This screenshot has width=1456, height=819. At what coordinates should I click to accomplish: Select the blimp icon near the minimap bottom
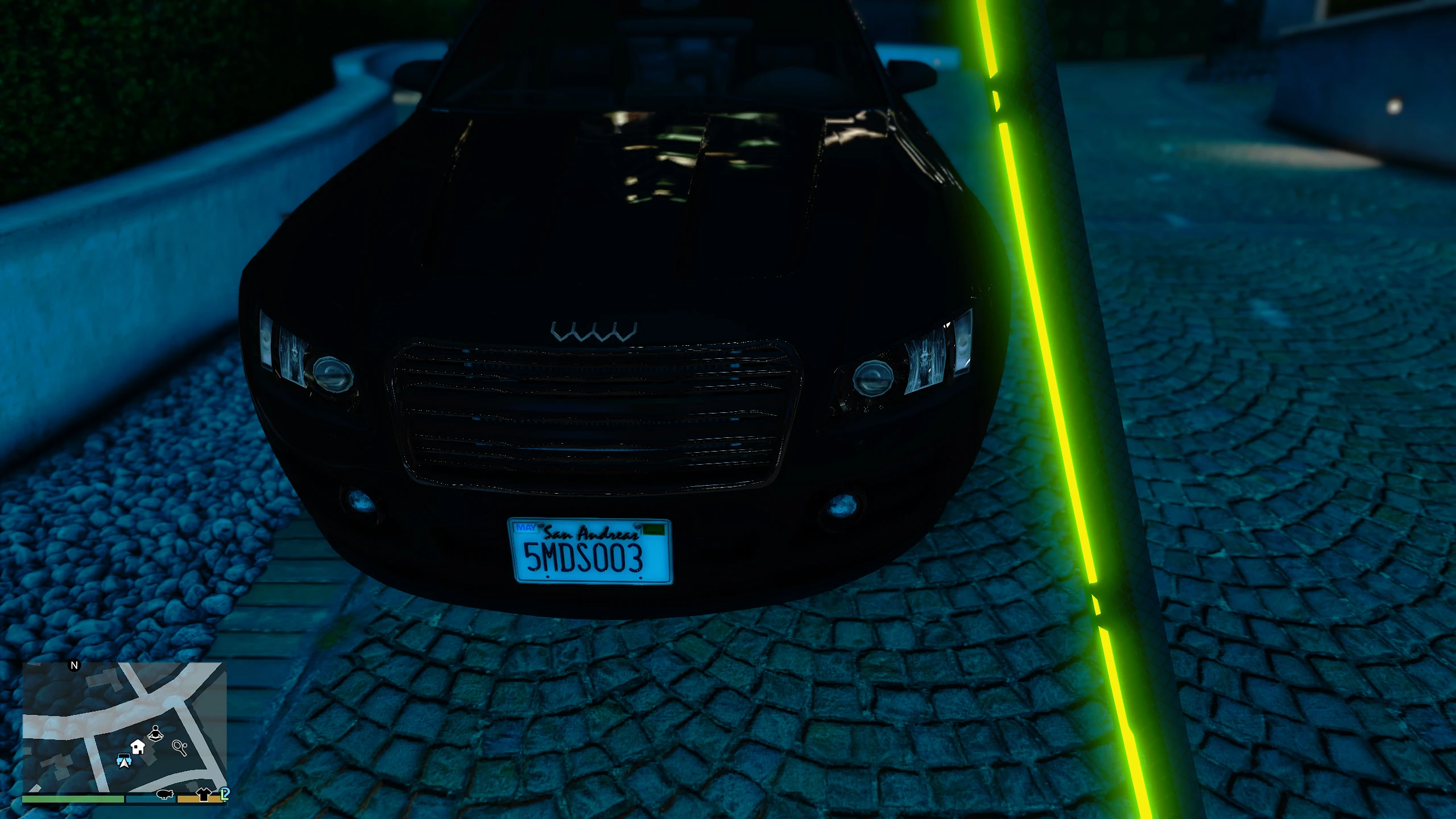click(x=165, y=794)
